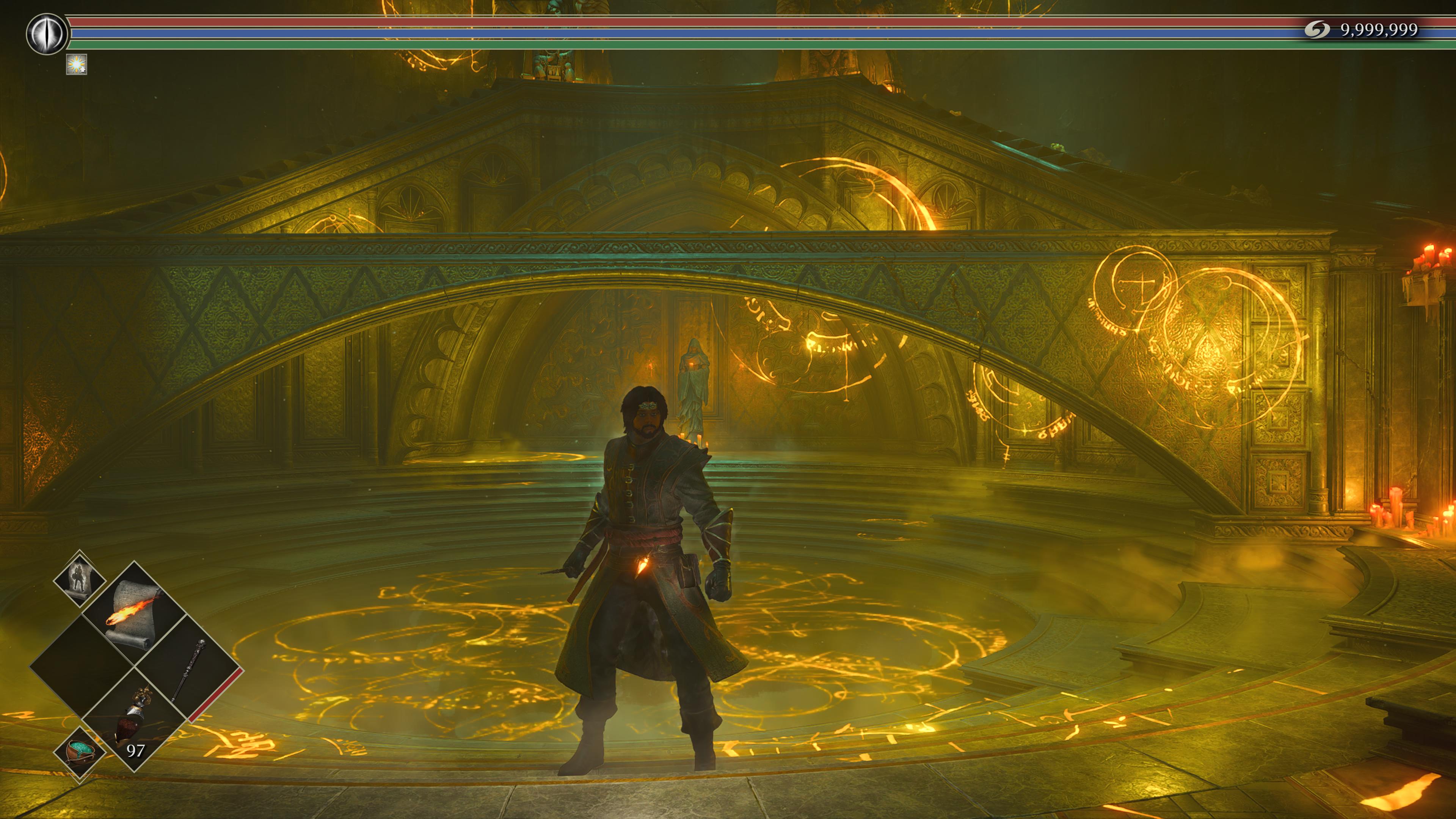Click the equipped wand catalyst slot
Viewport: 1456px width, 819px height.
(x=188, y=670)
